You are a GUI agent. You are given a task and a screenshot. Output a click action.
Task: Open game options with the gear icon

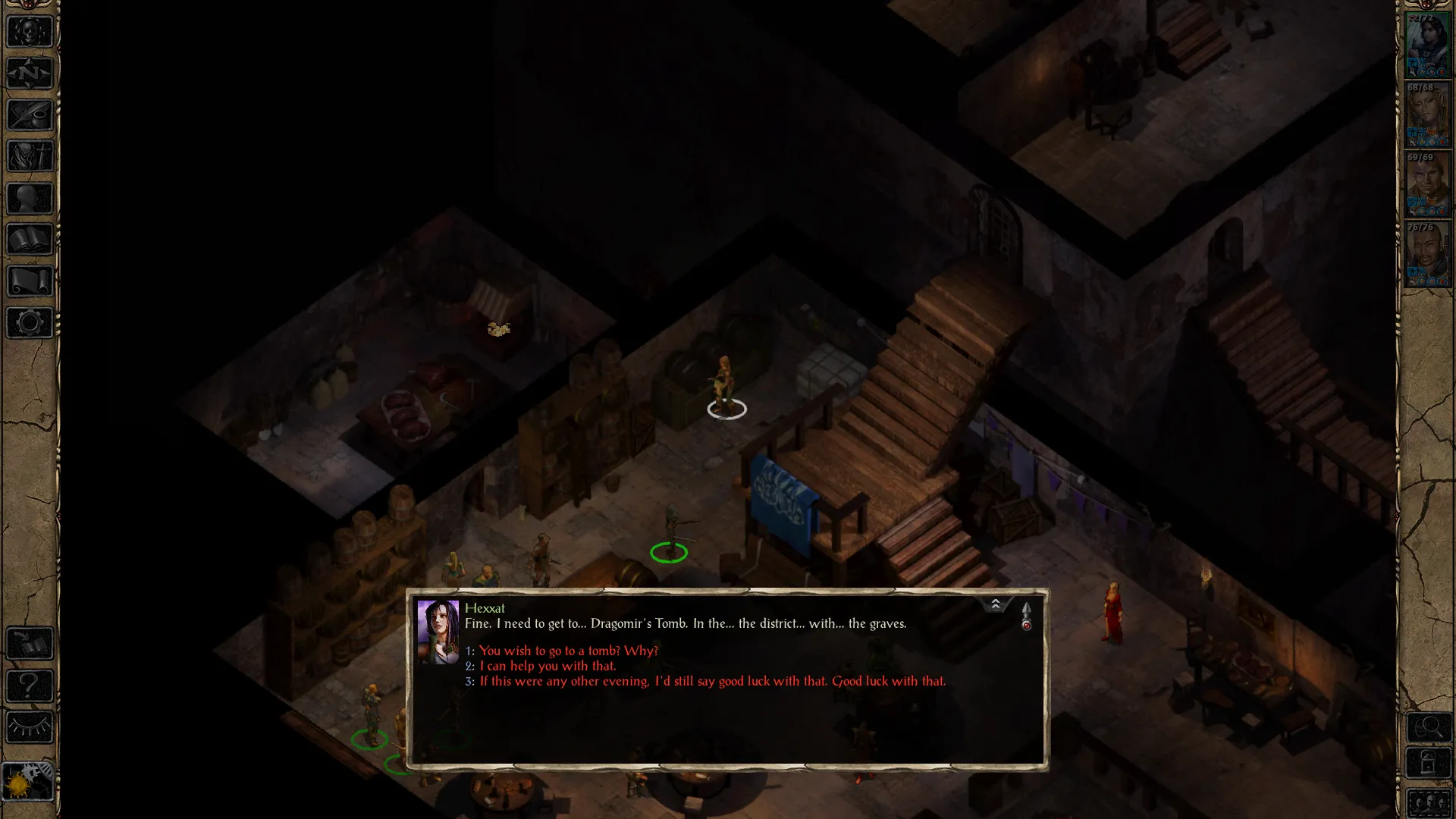pyautogui.click(x=30, y=323)
